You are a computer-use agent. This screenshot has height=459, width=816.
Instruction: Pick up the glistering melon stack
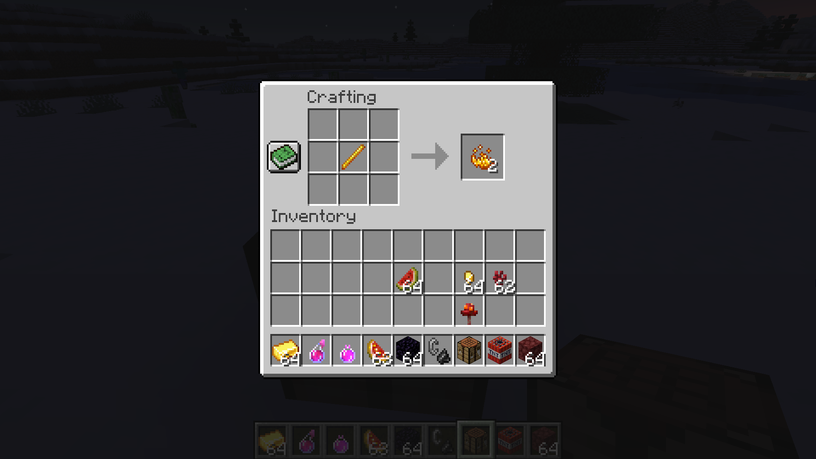tap(377, 351)
